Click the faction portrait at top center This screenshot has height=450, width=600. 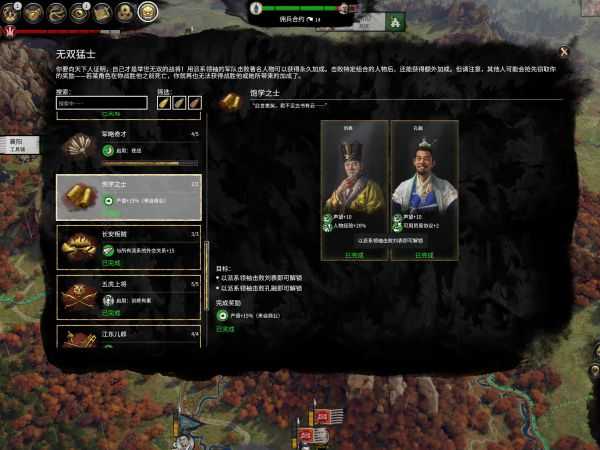(343, 6)
